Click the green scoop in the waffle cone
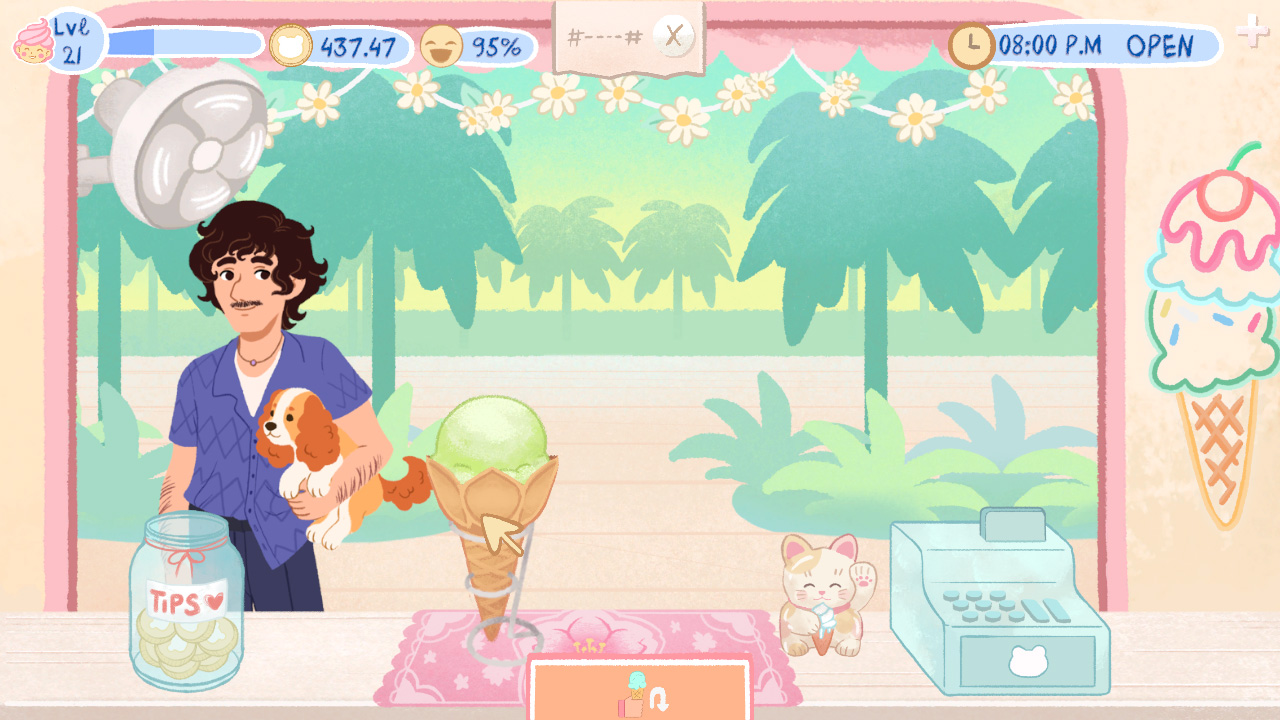Image resolution: width=1280 pixels, height=720 pixels. tap(488, 435)
